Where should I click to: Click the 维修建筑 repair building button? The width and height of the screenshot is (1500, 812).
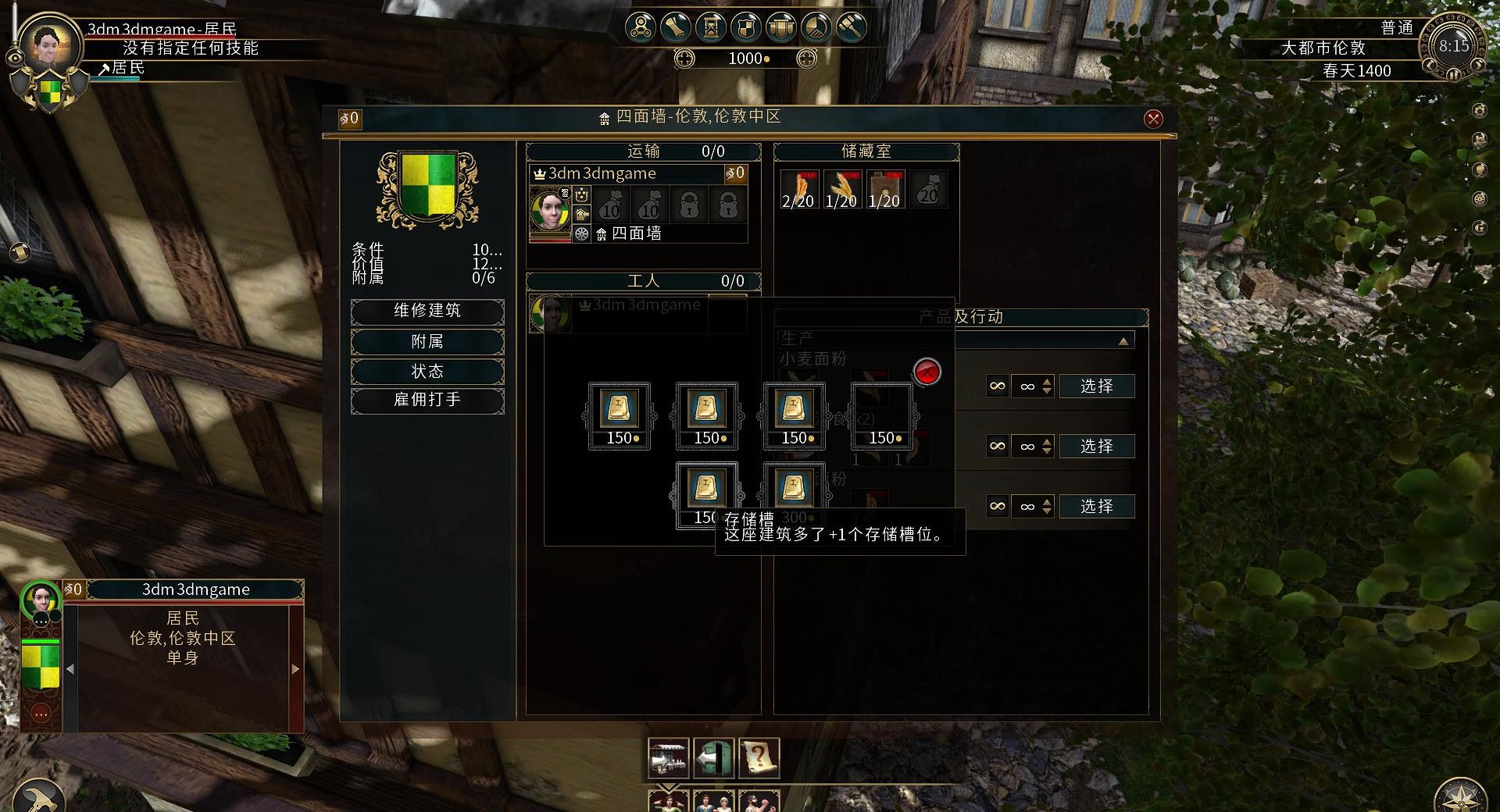[427, 311]
